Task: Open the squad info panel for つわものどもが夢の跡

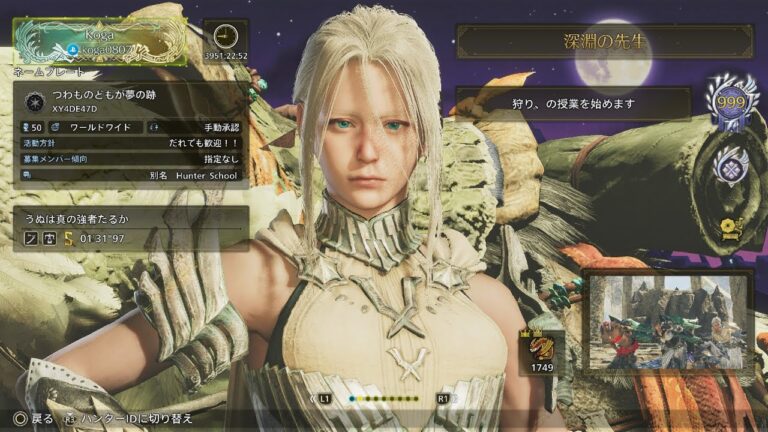Action: click(130, 135)
